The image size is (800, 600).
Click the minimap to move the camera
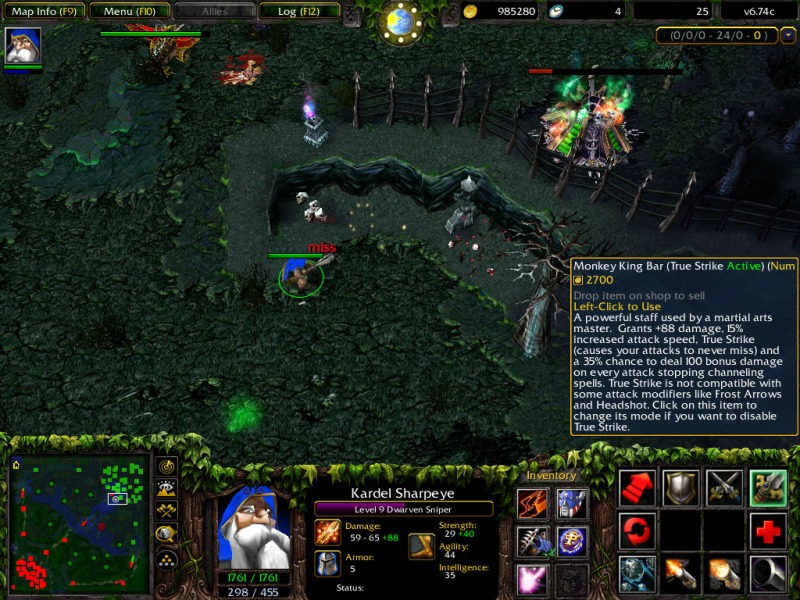(77, 522)
